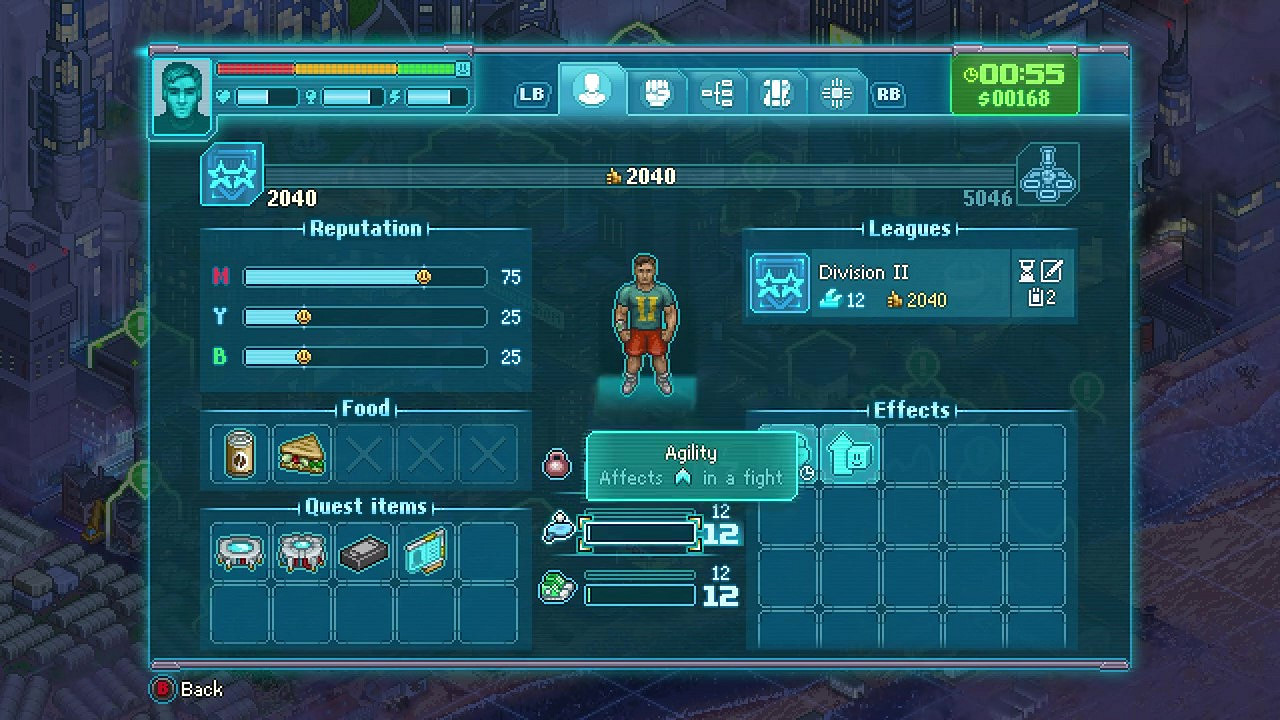
Task: Select the dark gray brick quest item
Action: (364, 553)
